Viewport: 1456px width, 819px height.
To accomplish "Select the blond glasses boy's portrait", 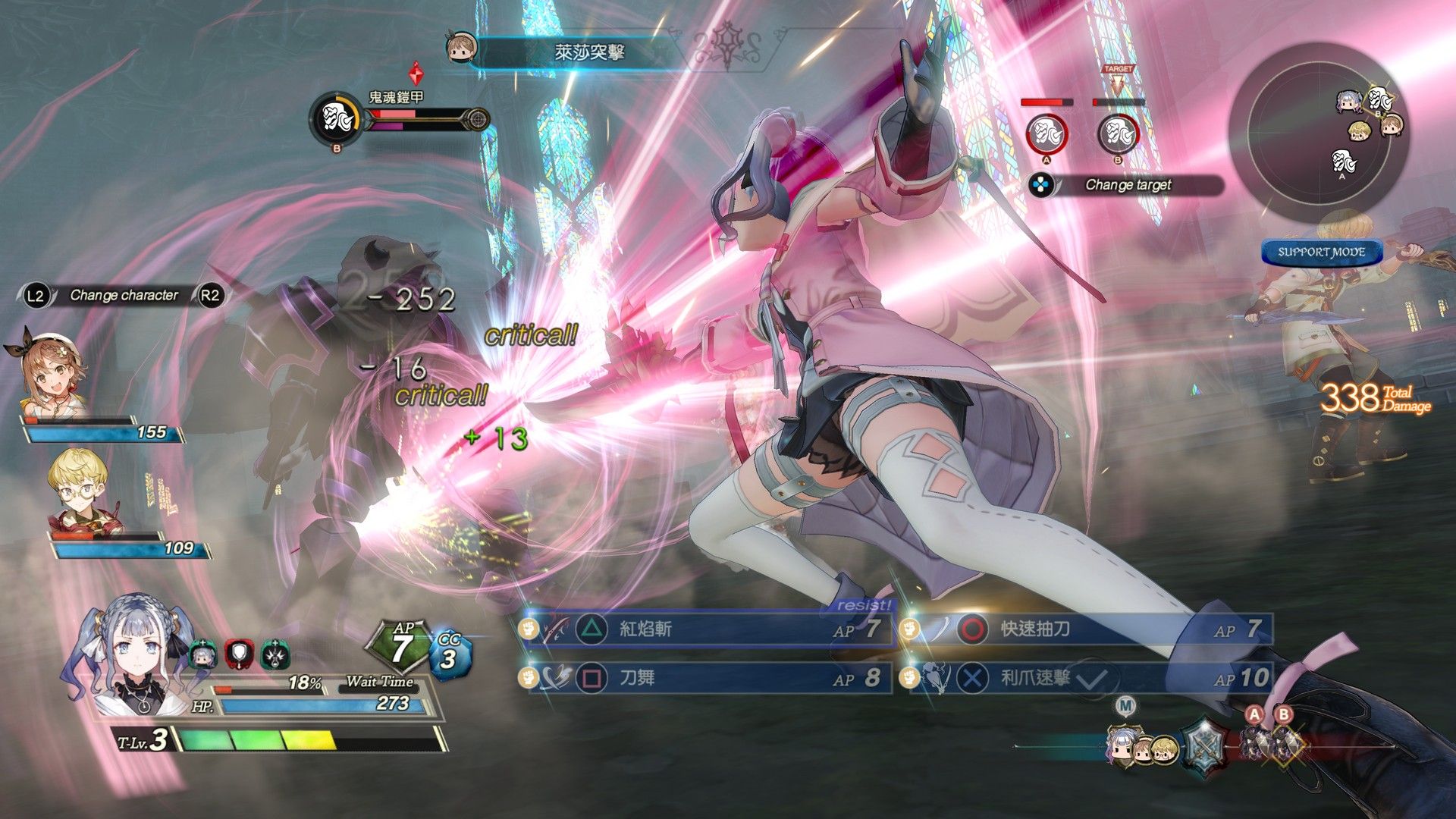I will coord(78,489).
